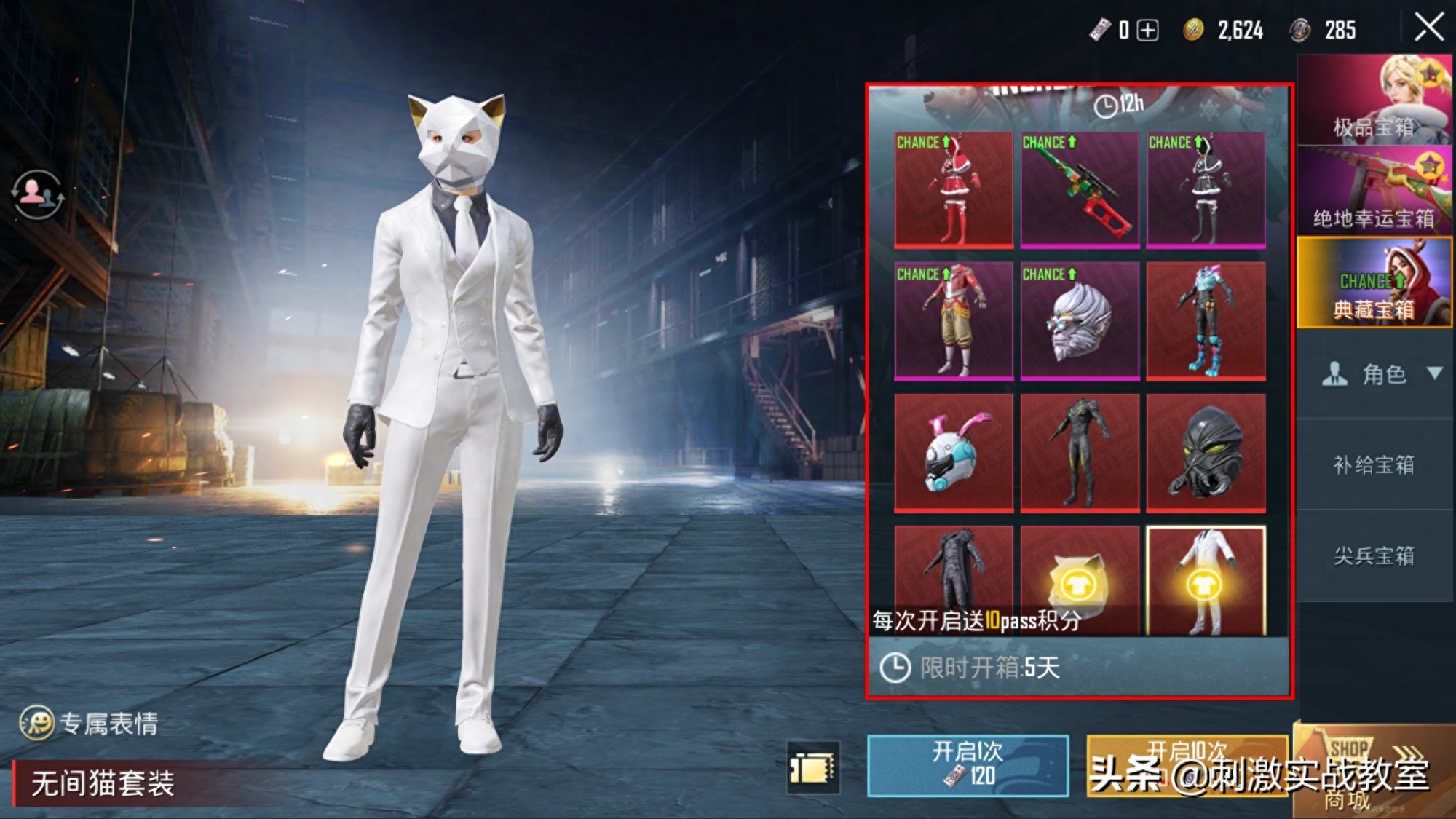Preview the pink bunny ear helmet
The height and width of the screenshot is (819, 1456).
tap(953, 452)
